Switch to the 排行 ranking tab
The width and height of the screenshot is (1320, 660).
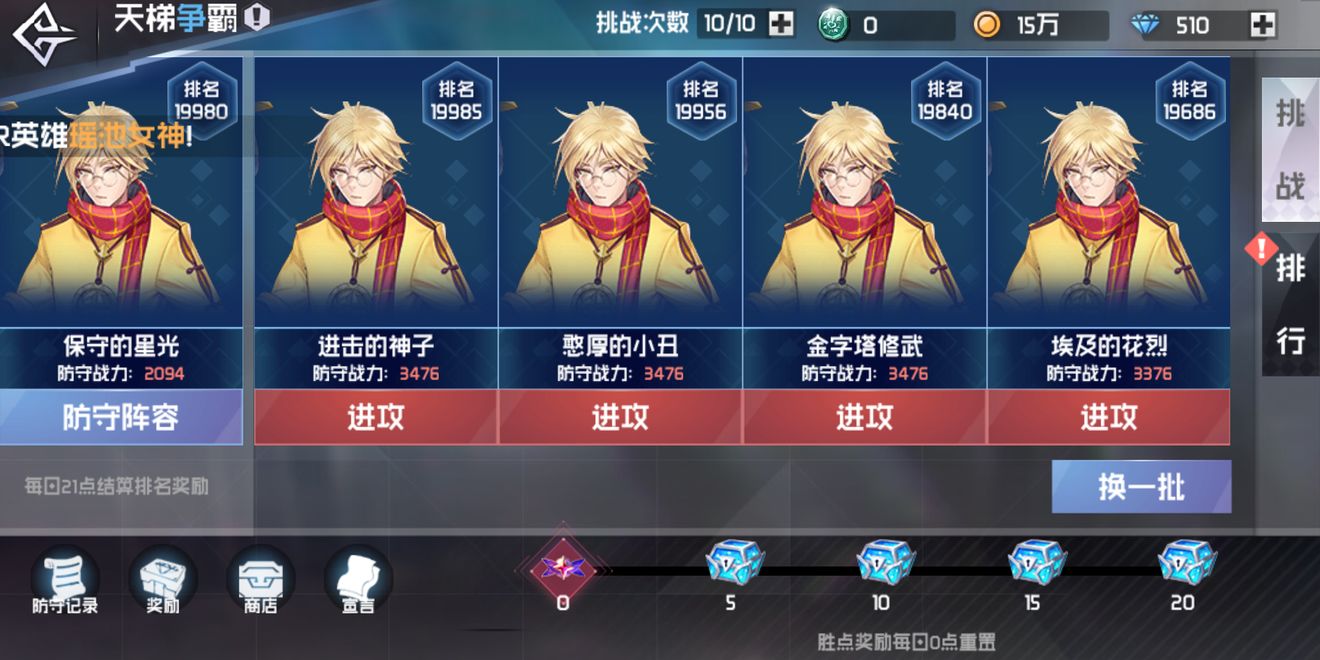(x=1290, y=305)
